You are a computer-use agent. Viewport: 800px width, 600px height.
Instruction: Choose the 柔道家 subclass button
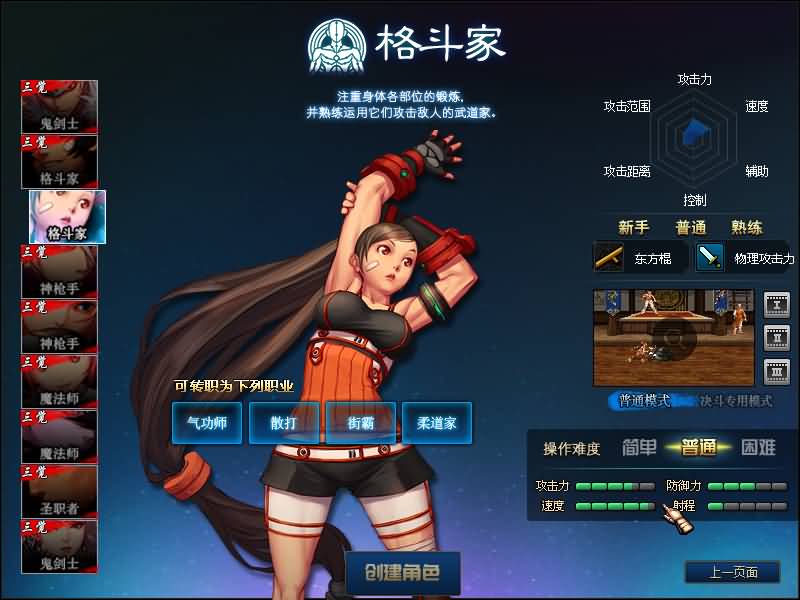(437, 423)
